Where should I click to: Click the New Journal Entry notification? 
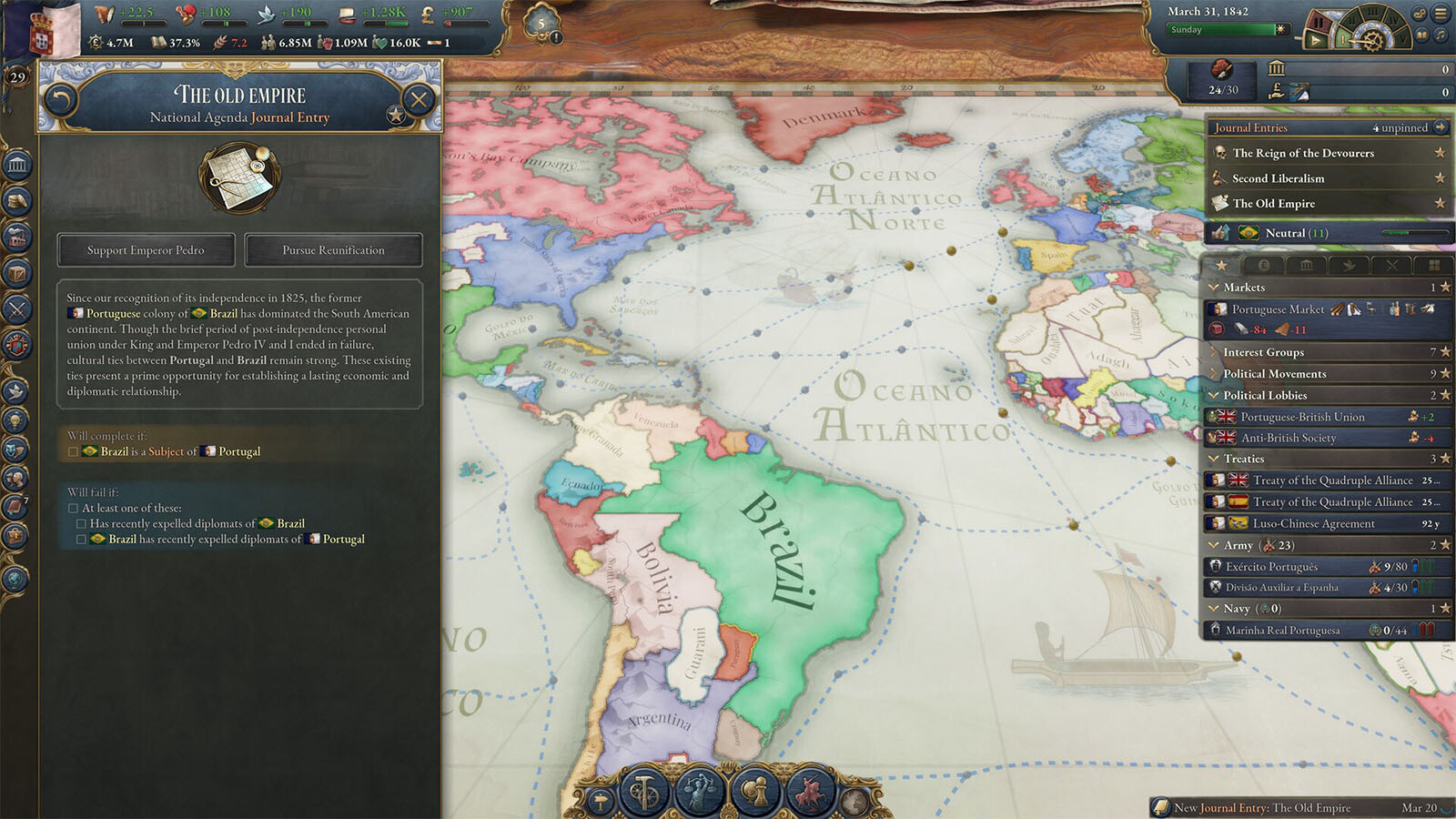1261,807
